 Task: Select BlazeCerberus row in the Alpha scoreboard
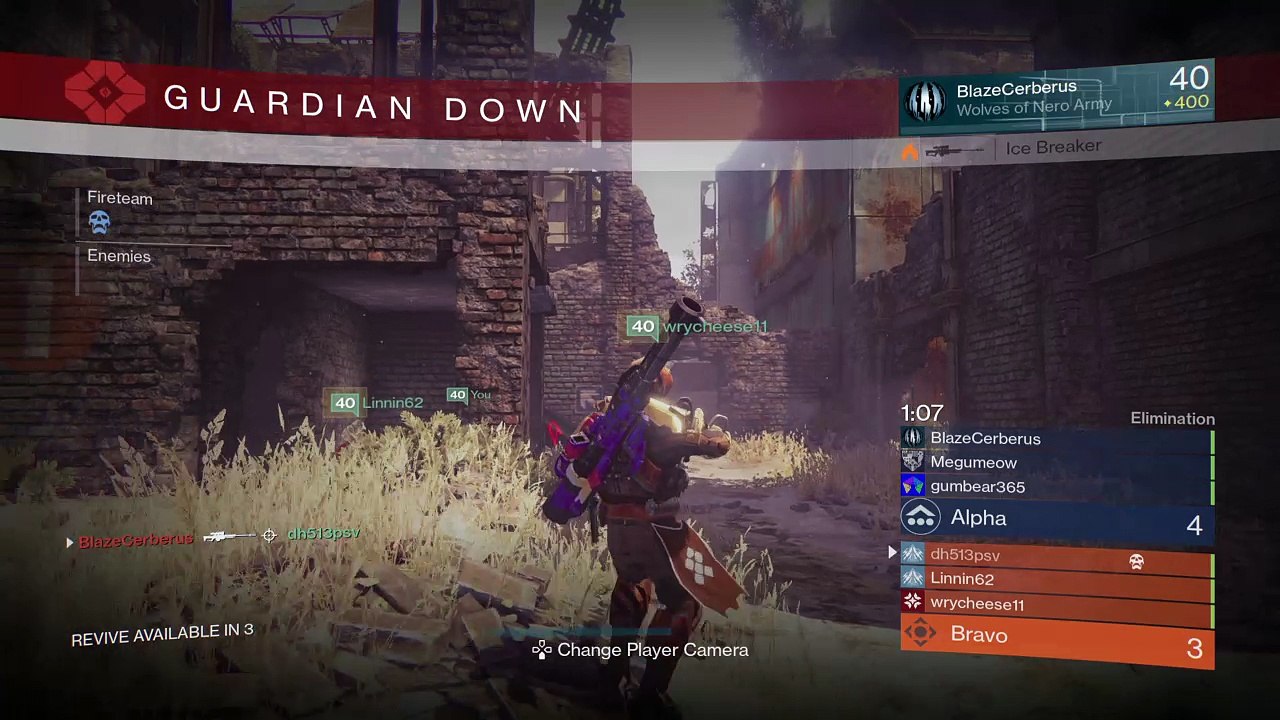[1055, 438]
